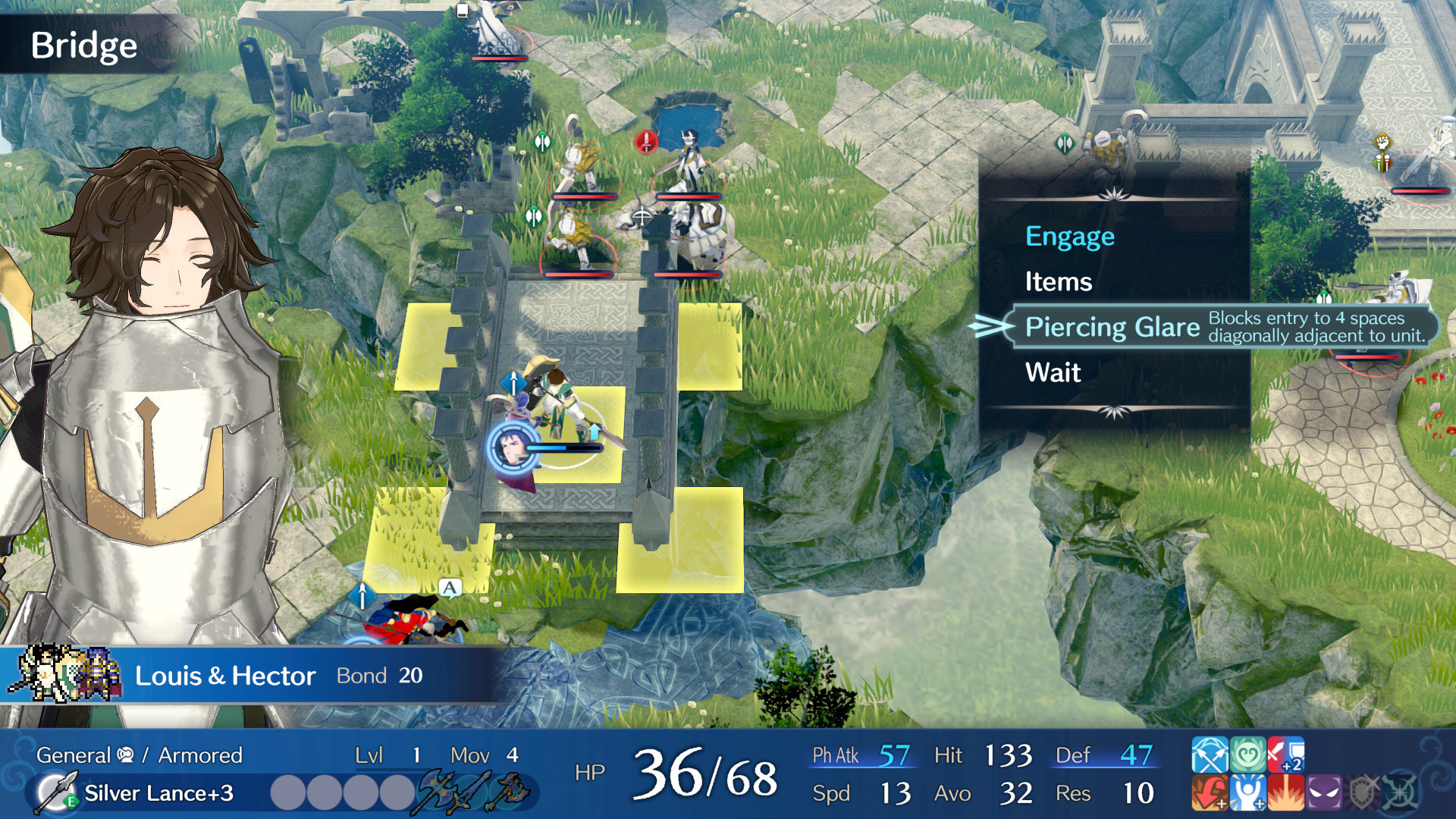Click the green heart emblem skill icon
Image resolution: width=1456 pixels, height=819 pixels.
(x=1247, y=755)
